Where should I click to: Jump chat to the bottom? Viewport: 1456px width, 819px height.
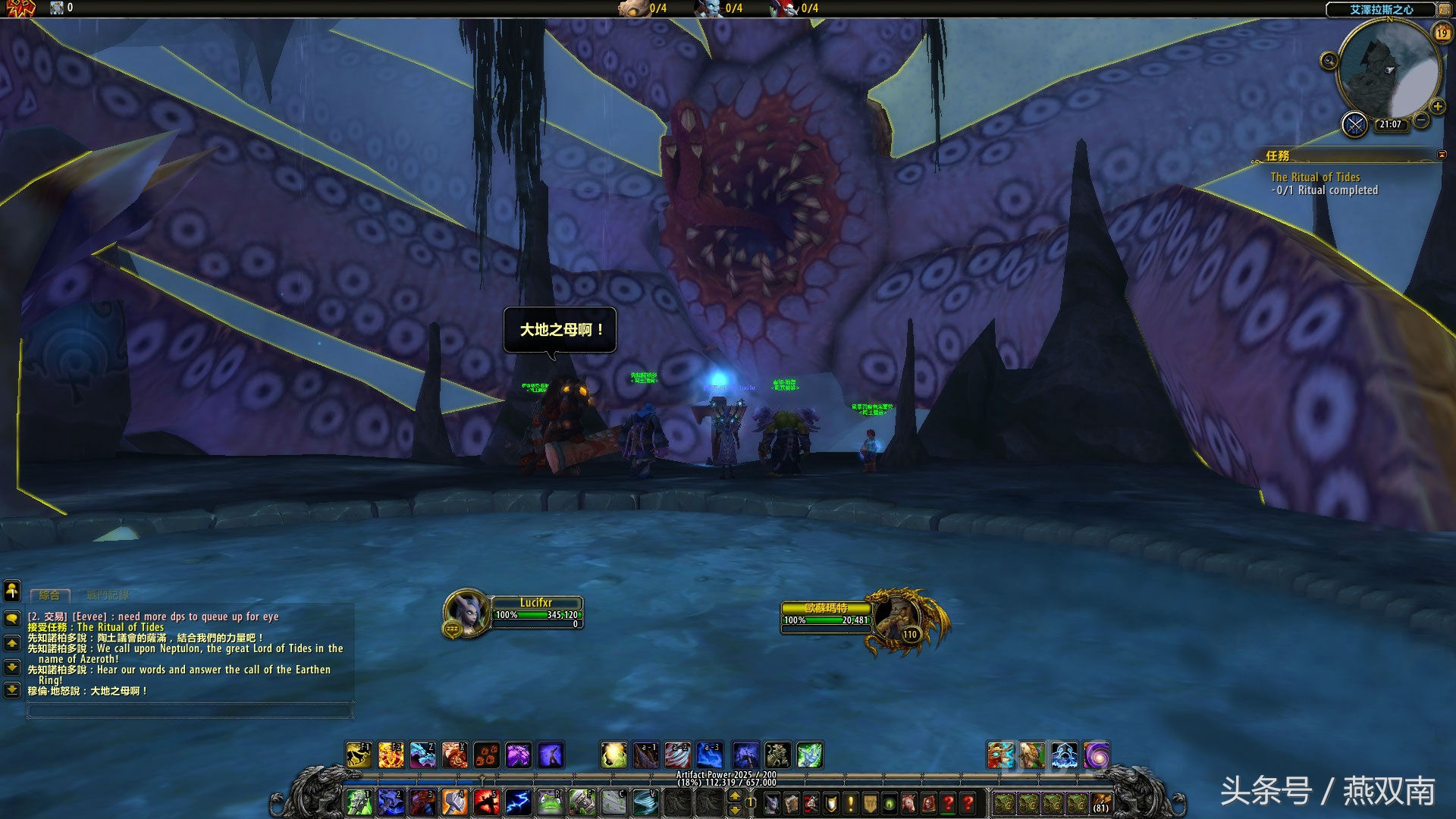coord(12,690)
